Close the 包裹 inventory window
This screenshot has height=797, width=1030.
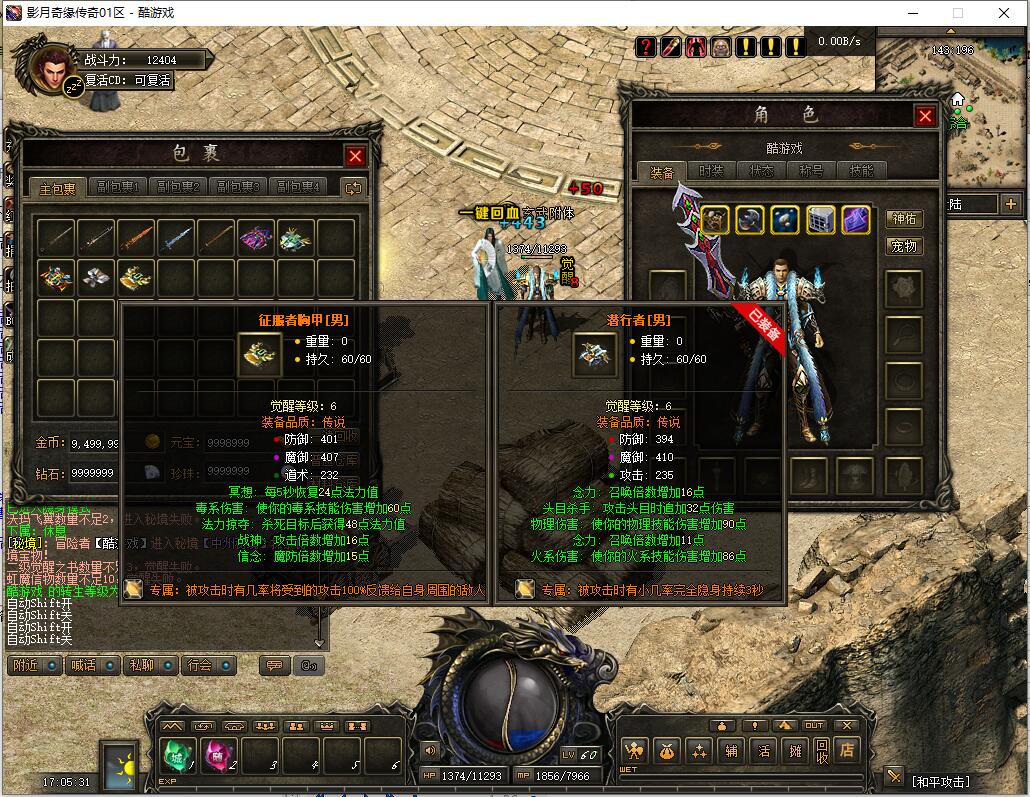tap(355, 156)
